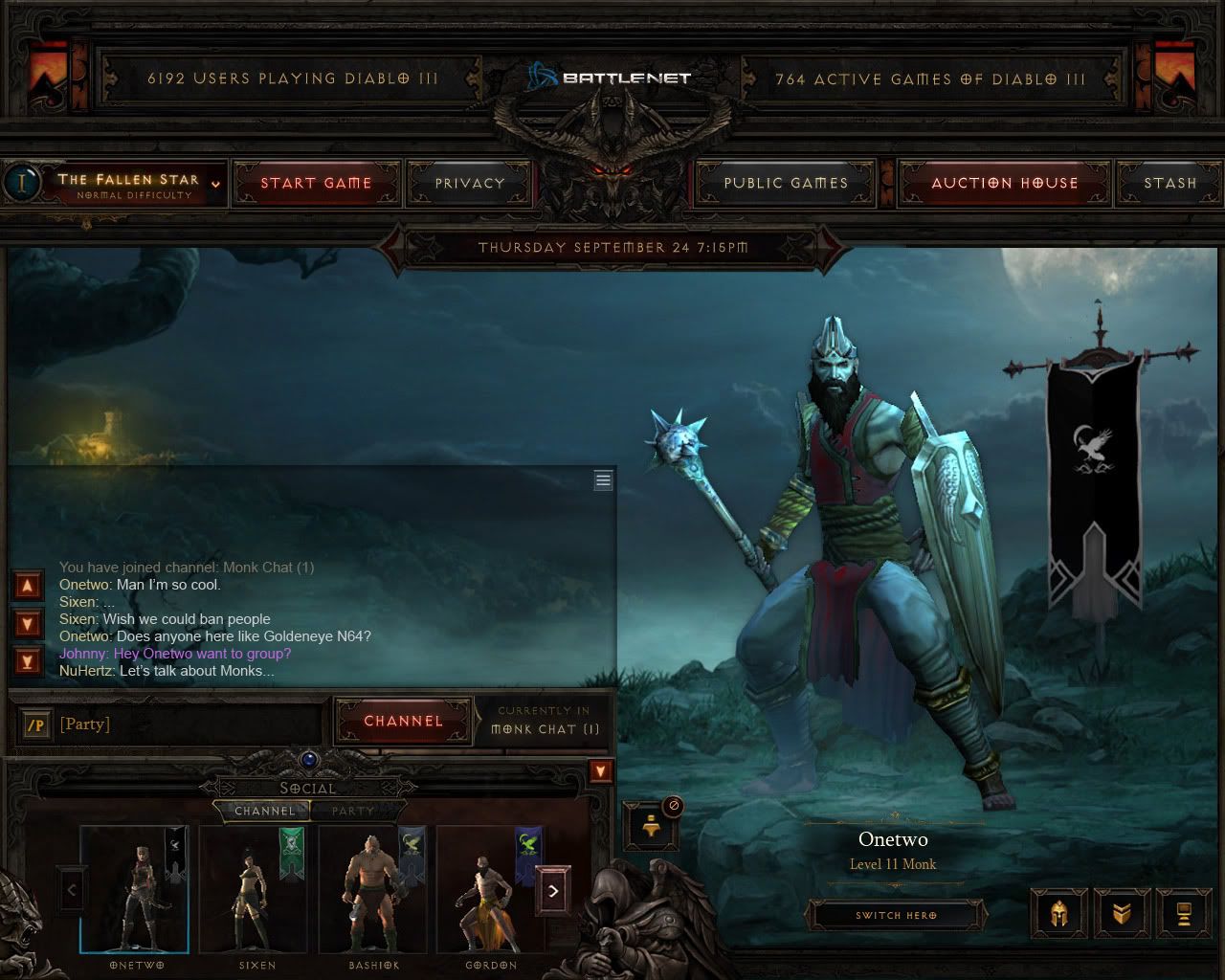Expand The Fallen Star difficulty dropdown
The height and width of the screenshot is (980, 1225).
tap(214, 182)
